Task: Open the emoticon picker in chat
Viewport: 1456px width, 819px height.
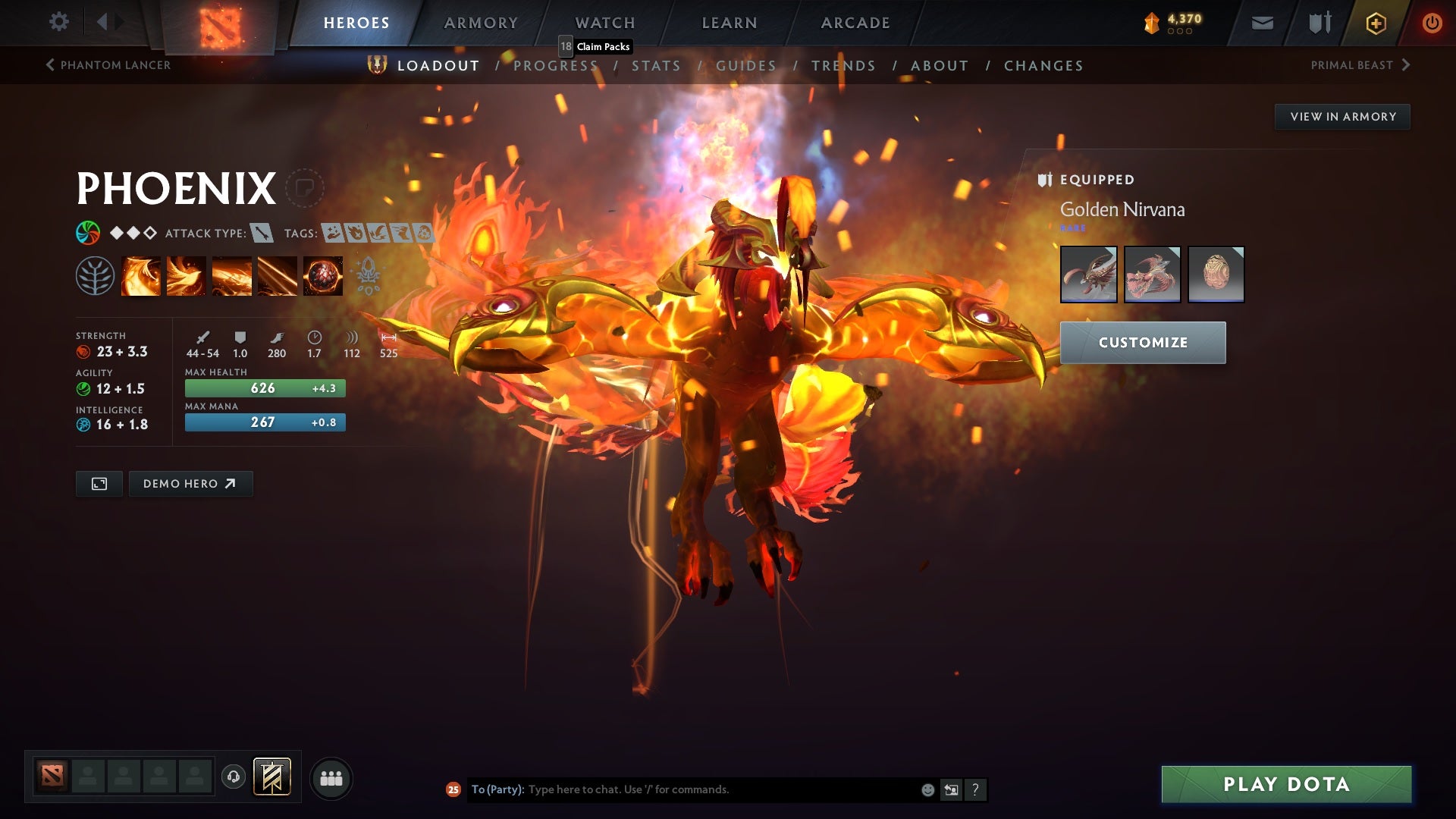Action: coord(927,789)
